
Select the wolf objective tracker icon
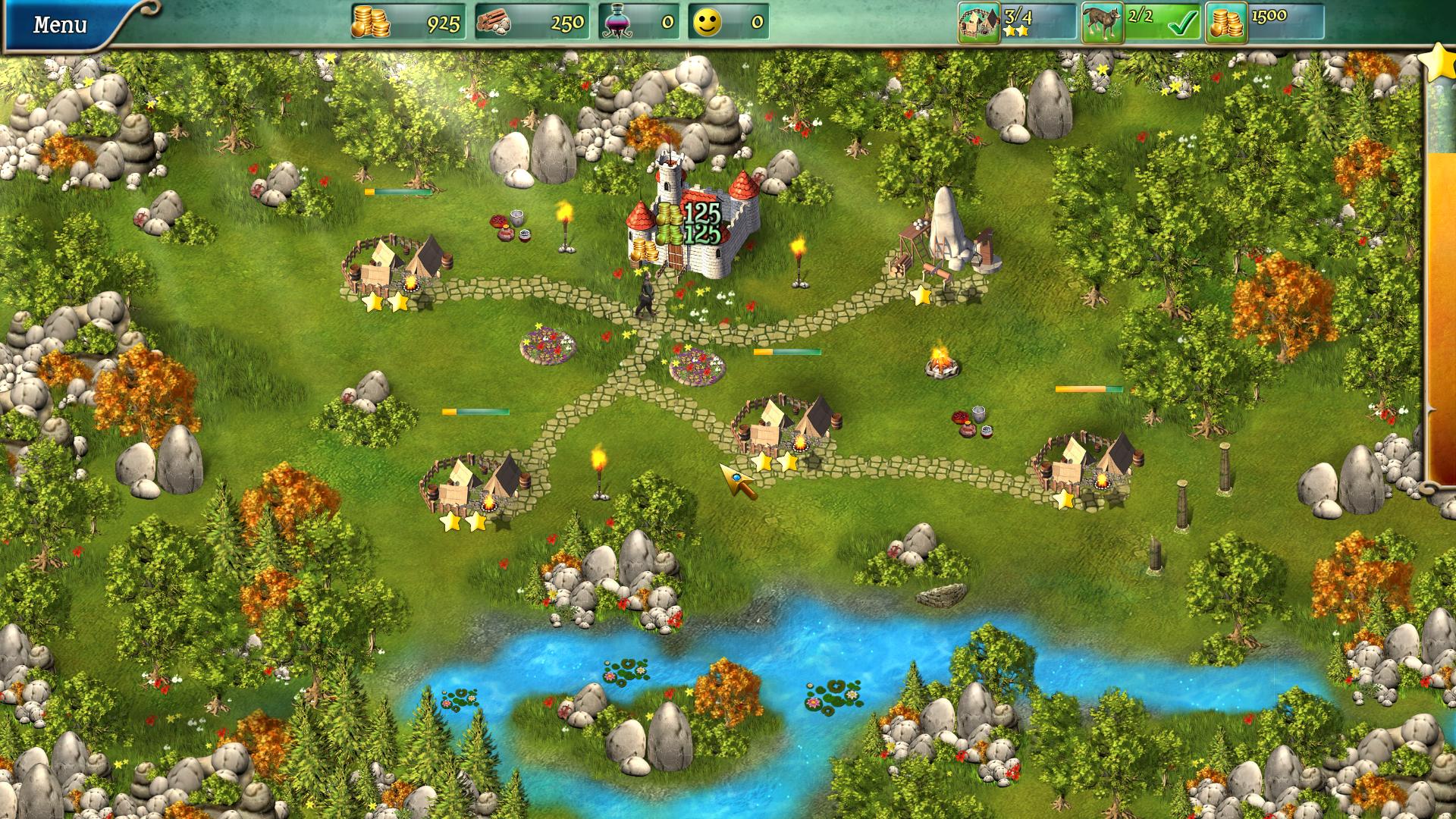1102,23
